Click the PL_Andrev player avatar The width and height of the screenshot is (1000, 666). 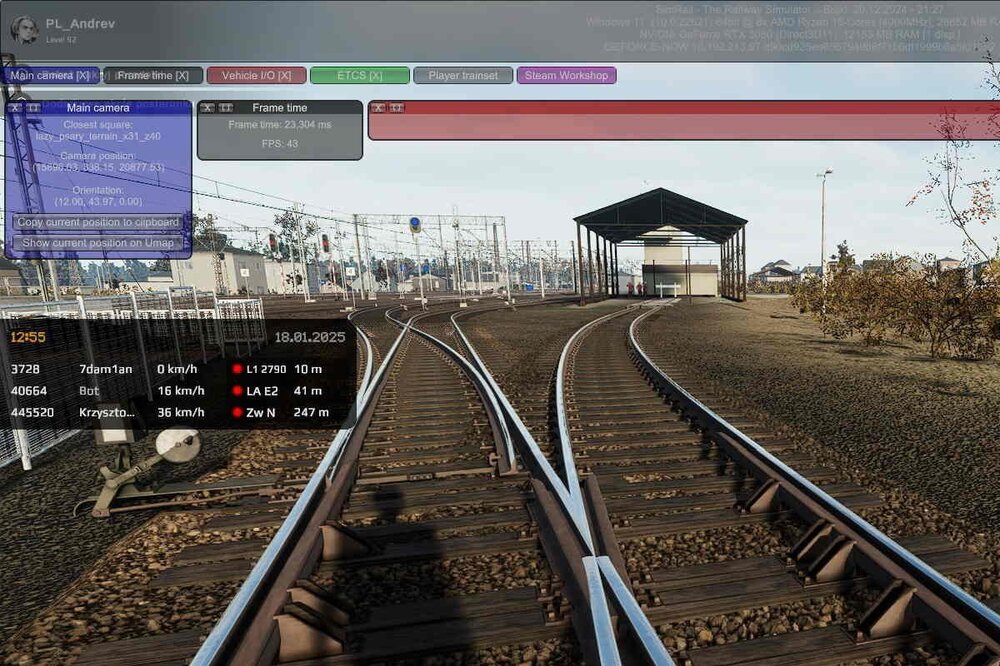24,30
